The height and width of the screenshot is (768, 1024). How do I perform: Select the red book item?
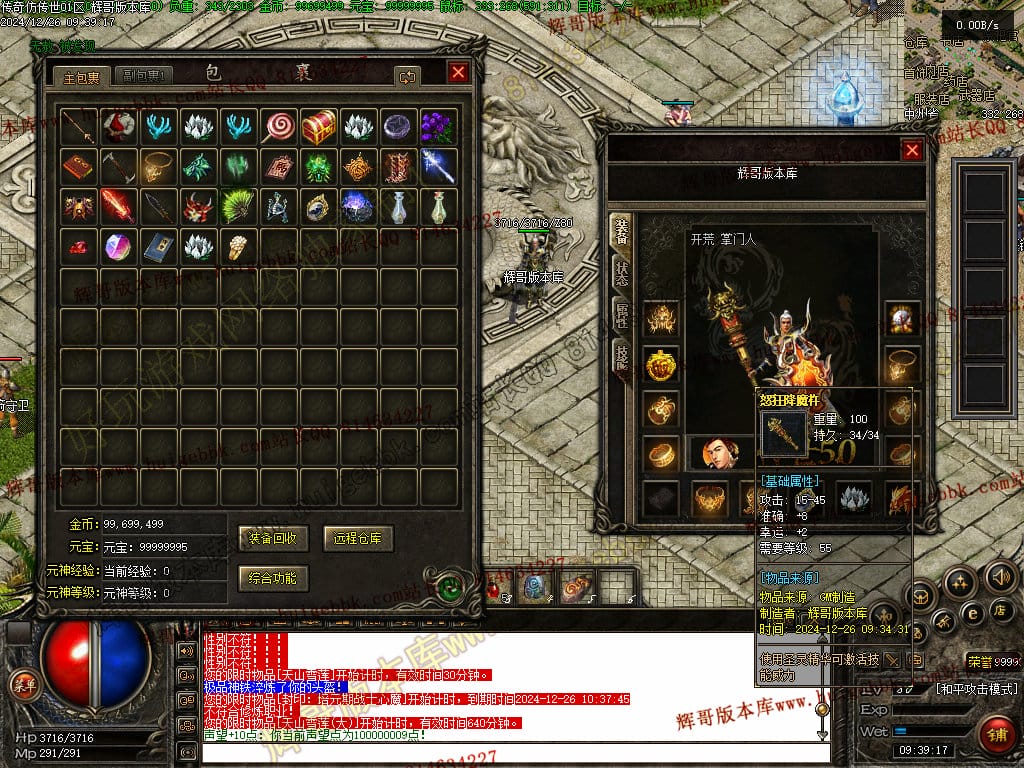(78, 166)
